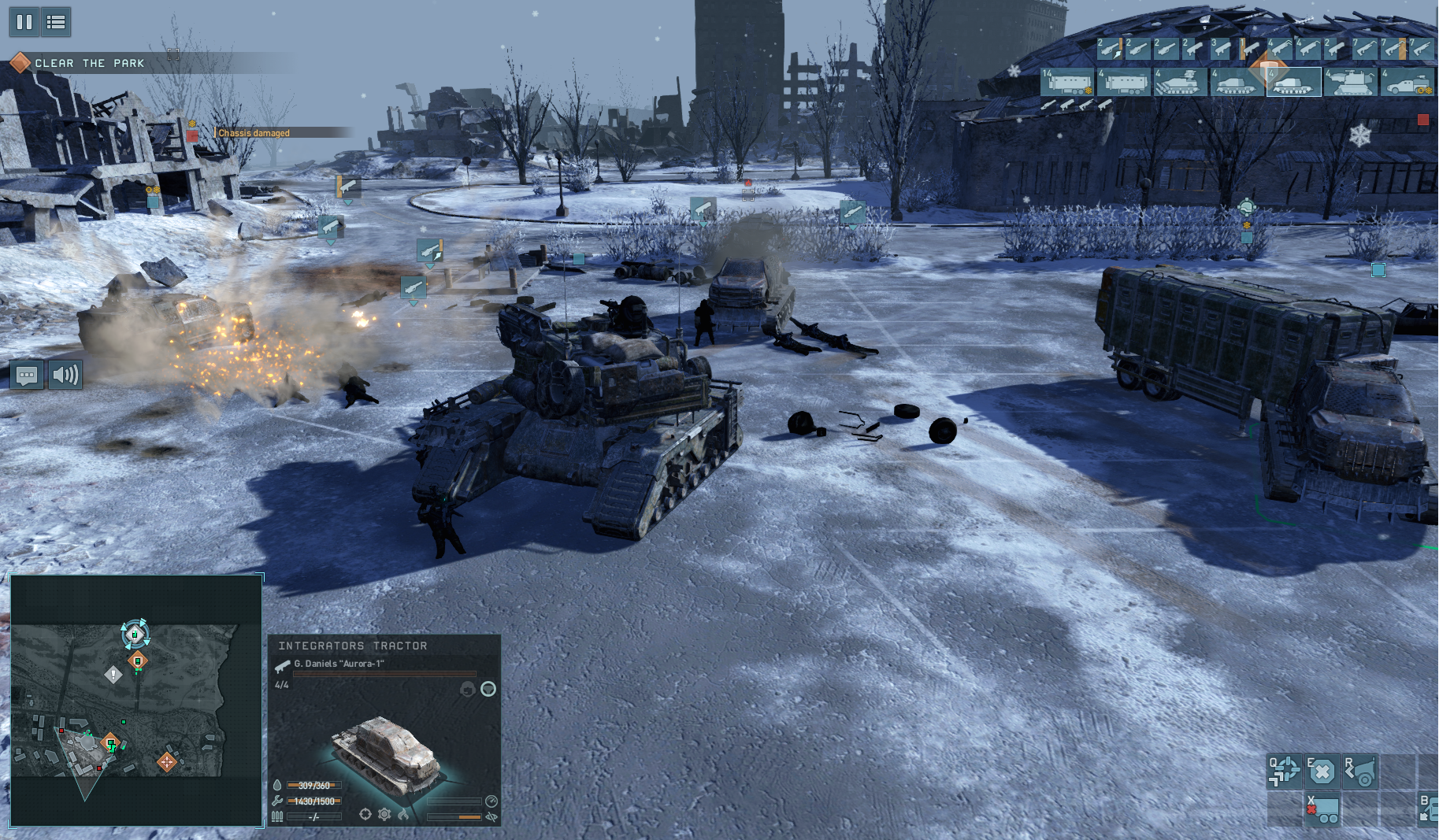Click the detach trailer command icon

click(x=1322, y=810)
